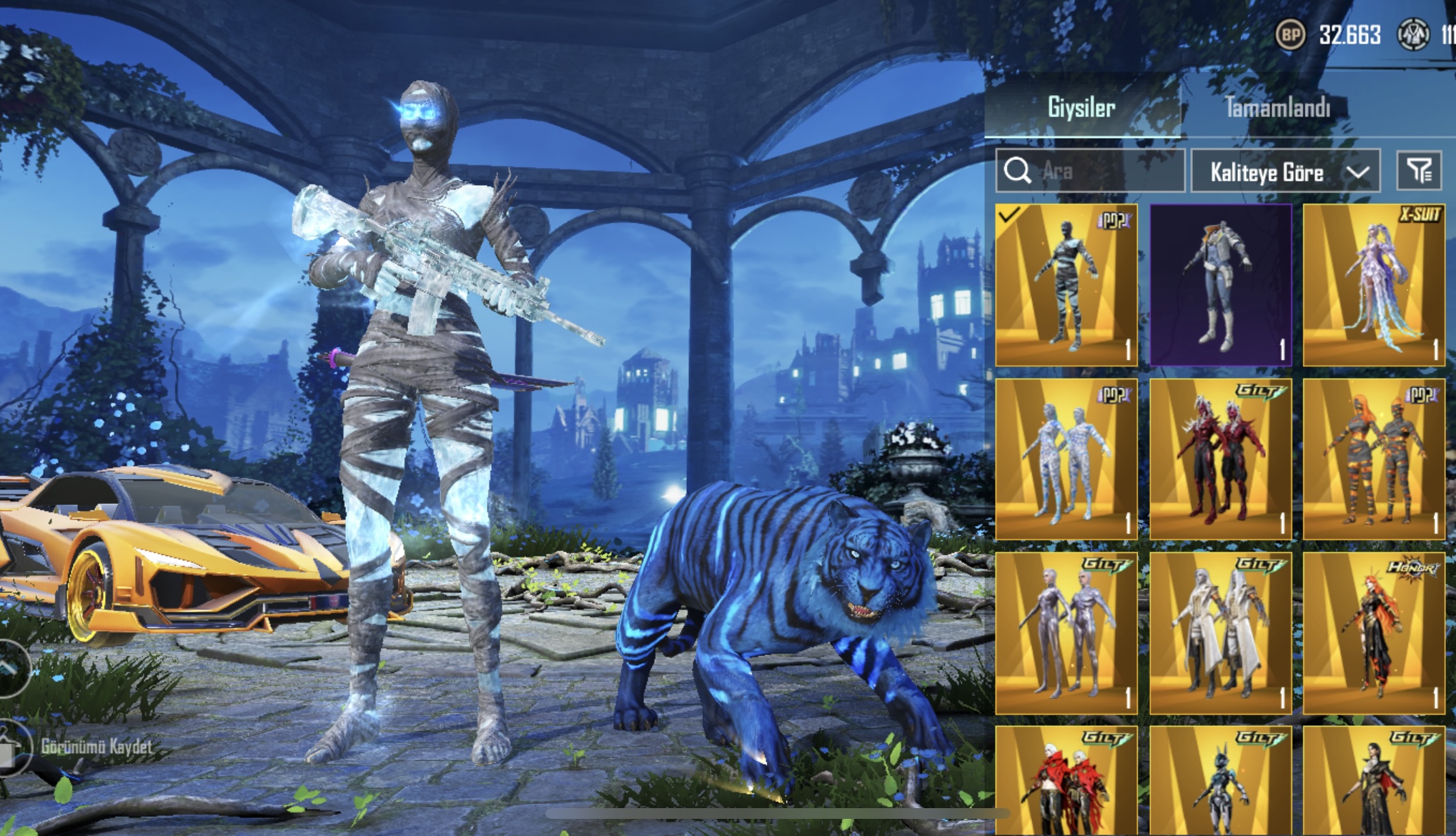Screen dimensions: 1456x836
Task: Select the white hooded robe set
Action: click(x=1220, y=633)
